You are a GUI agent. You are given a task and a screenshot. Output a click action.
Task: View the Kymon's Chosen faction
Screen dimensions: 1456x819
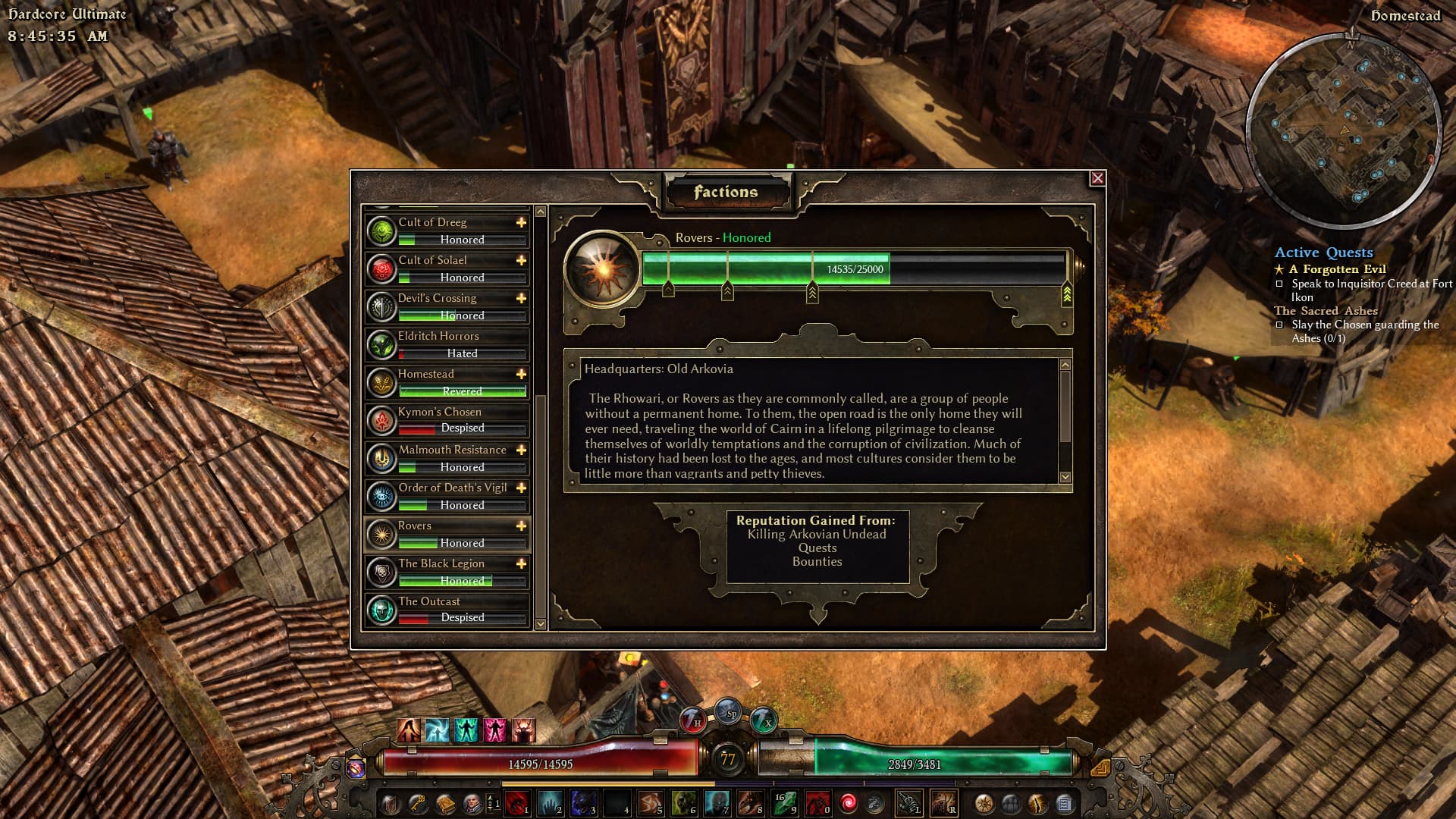[447, 420]
